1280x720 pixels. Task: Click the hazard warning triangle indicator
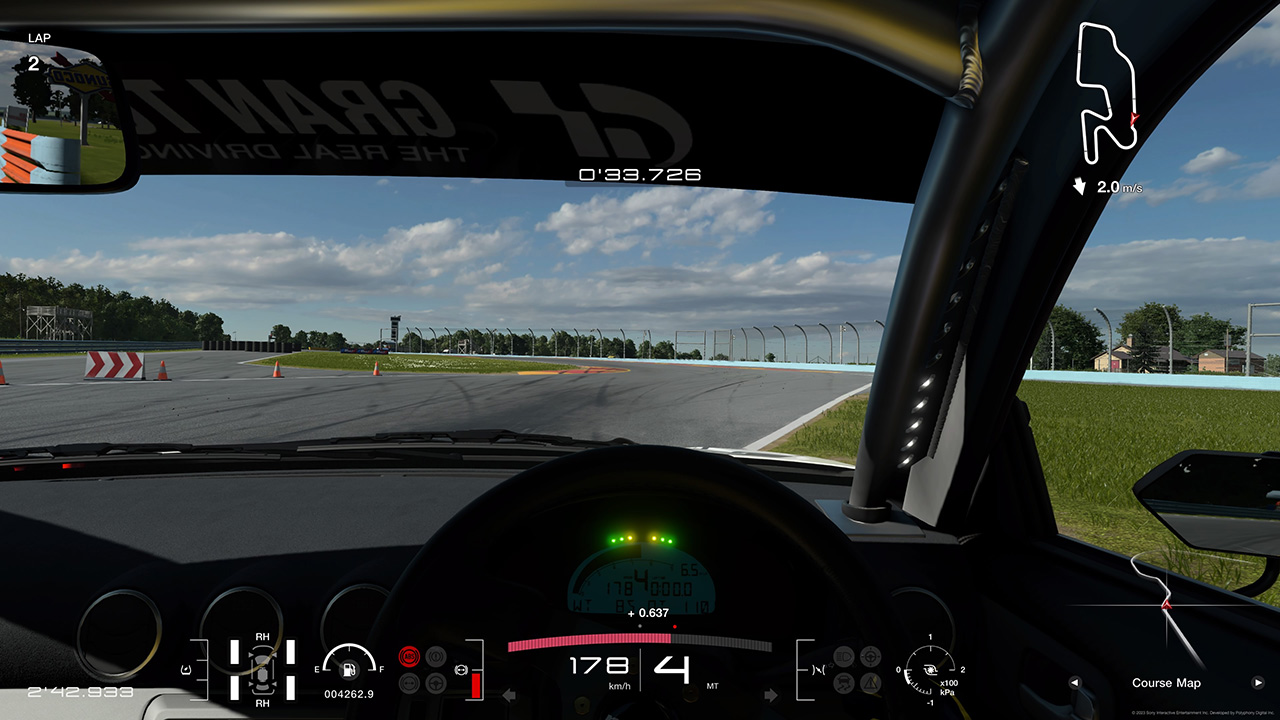[x=871, y=683]
